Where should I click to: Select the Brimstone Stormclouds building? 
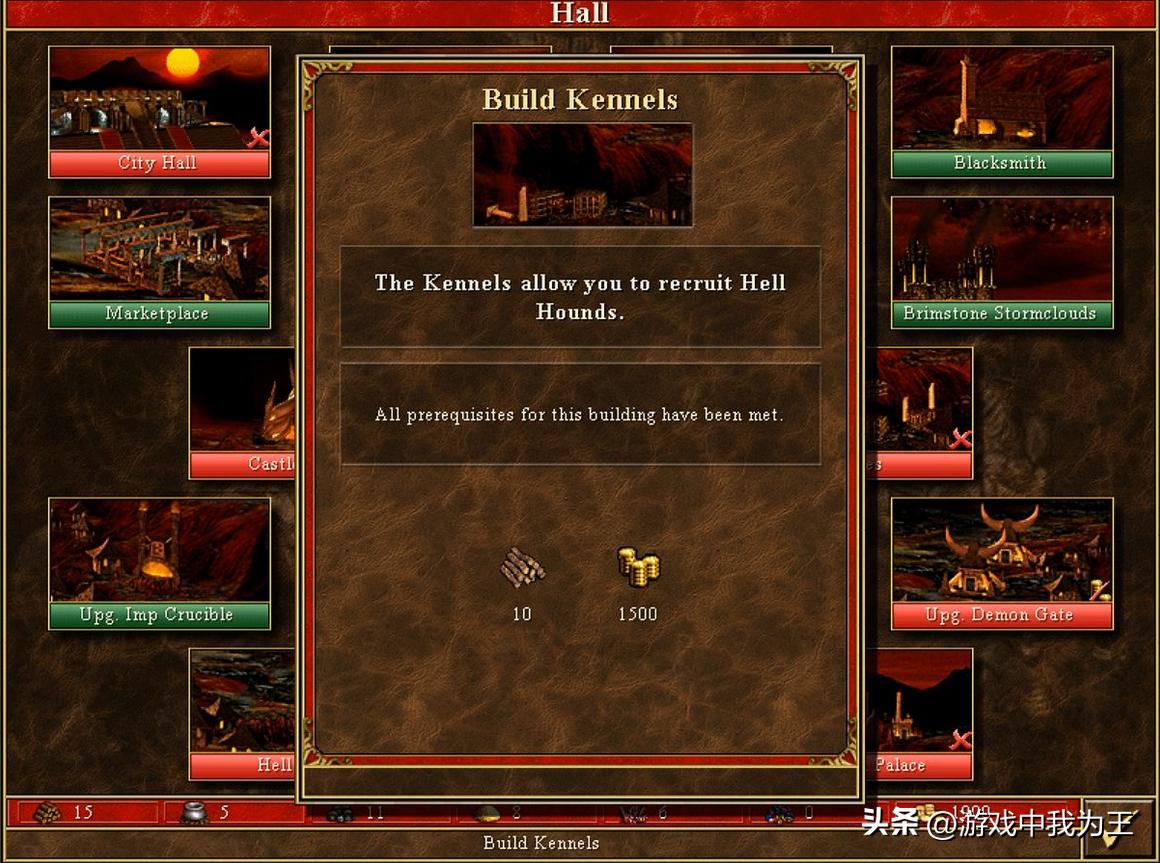click(x=1001, y=261)
